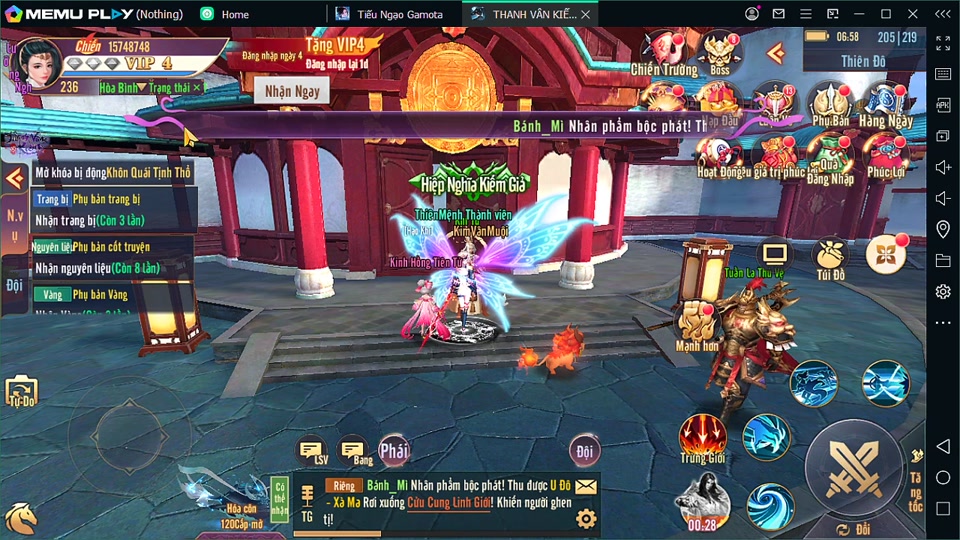This screenshot has height=540, width=960.
Task: Open the Chiến Trường battlefield menu
Action: tap(663, 52)
